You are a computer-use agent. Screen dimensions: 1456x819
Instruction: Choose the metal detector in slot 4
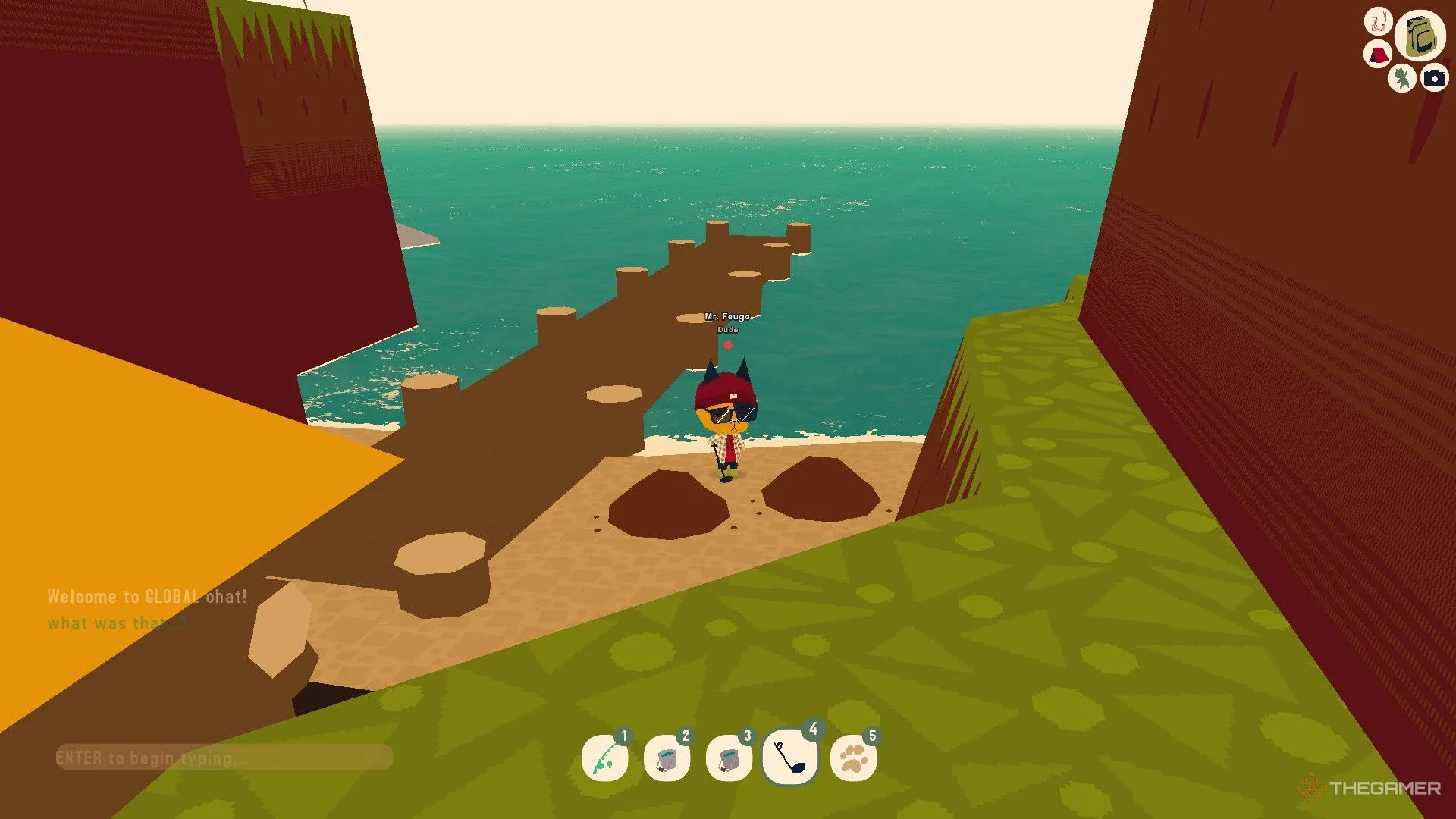tap(790, 757)
